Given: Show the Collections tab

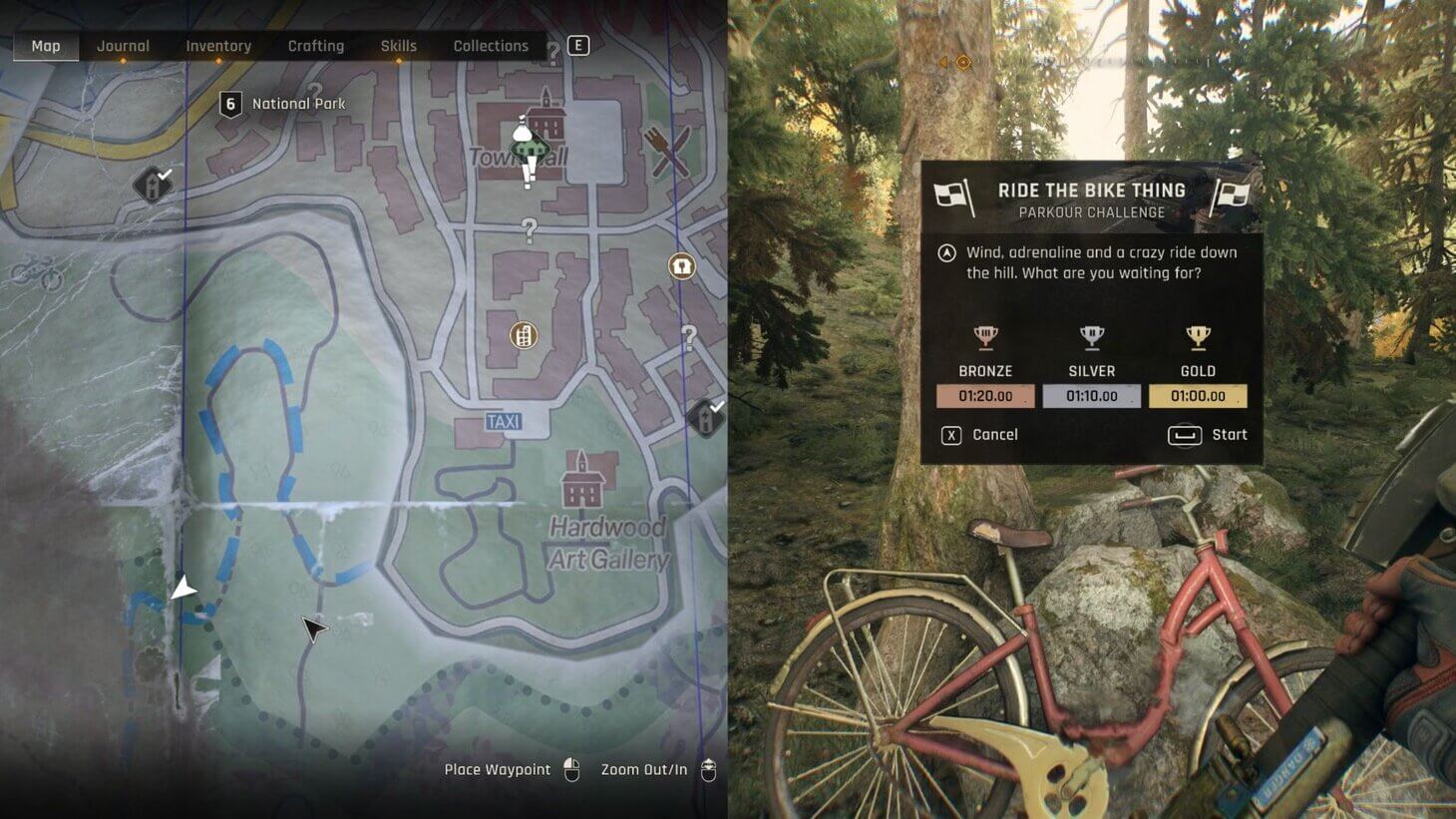Looking at the screenshot, I should [x=491, y=46].
